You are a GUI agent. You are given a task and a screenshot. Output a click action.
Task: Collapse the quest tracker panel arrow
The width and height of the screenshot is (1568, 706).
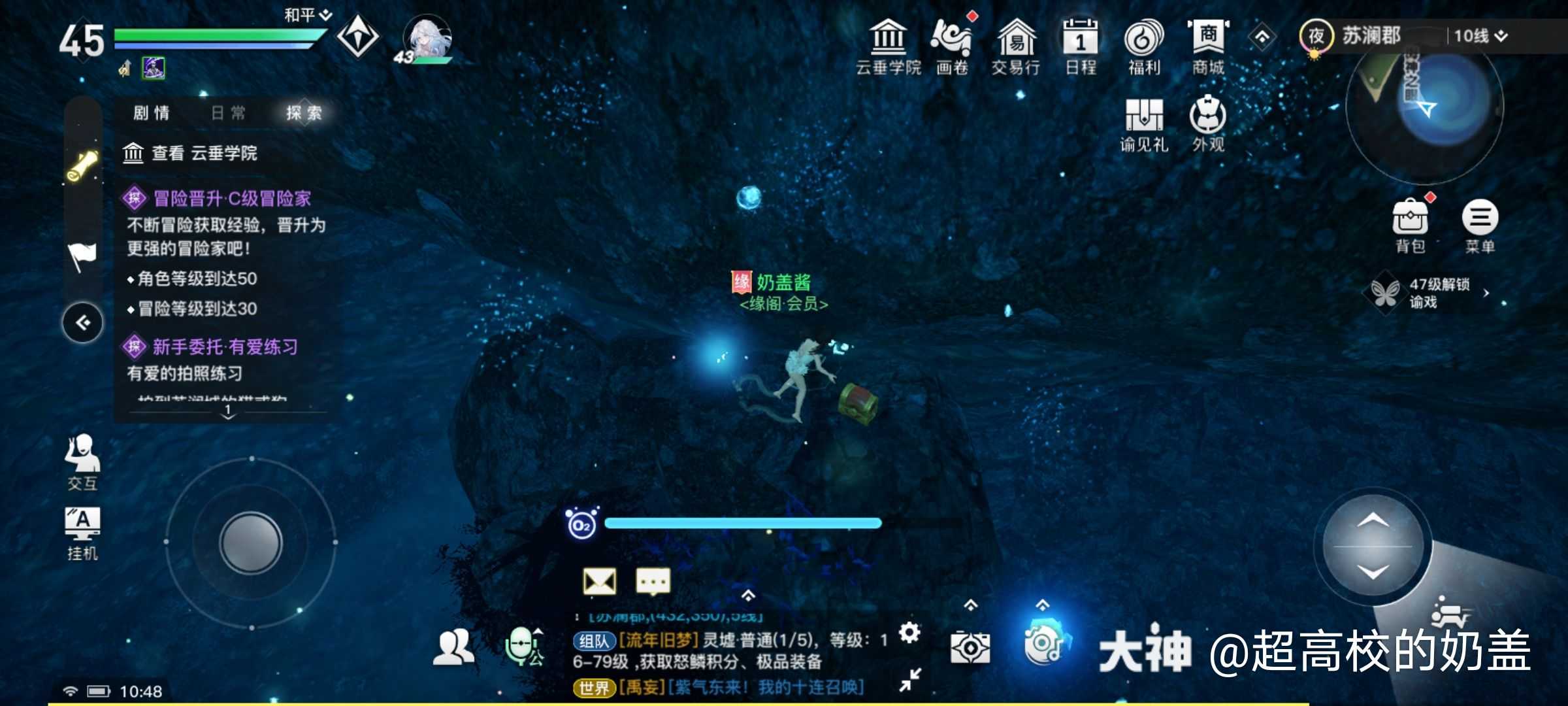click(83, 322)
